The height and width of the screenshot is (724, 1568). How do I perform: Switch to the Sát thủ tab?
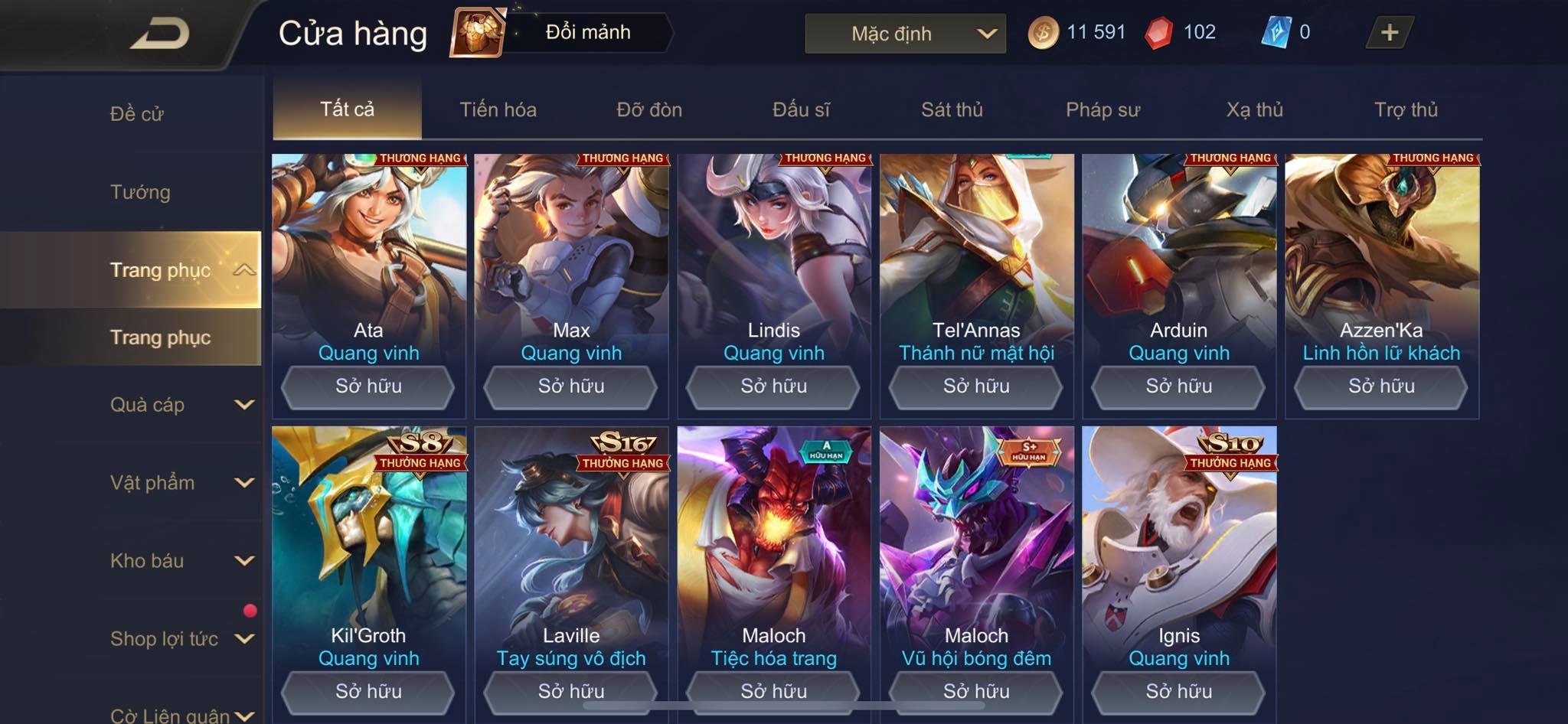click(952, 109)
